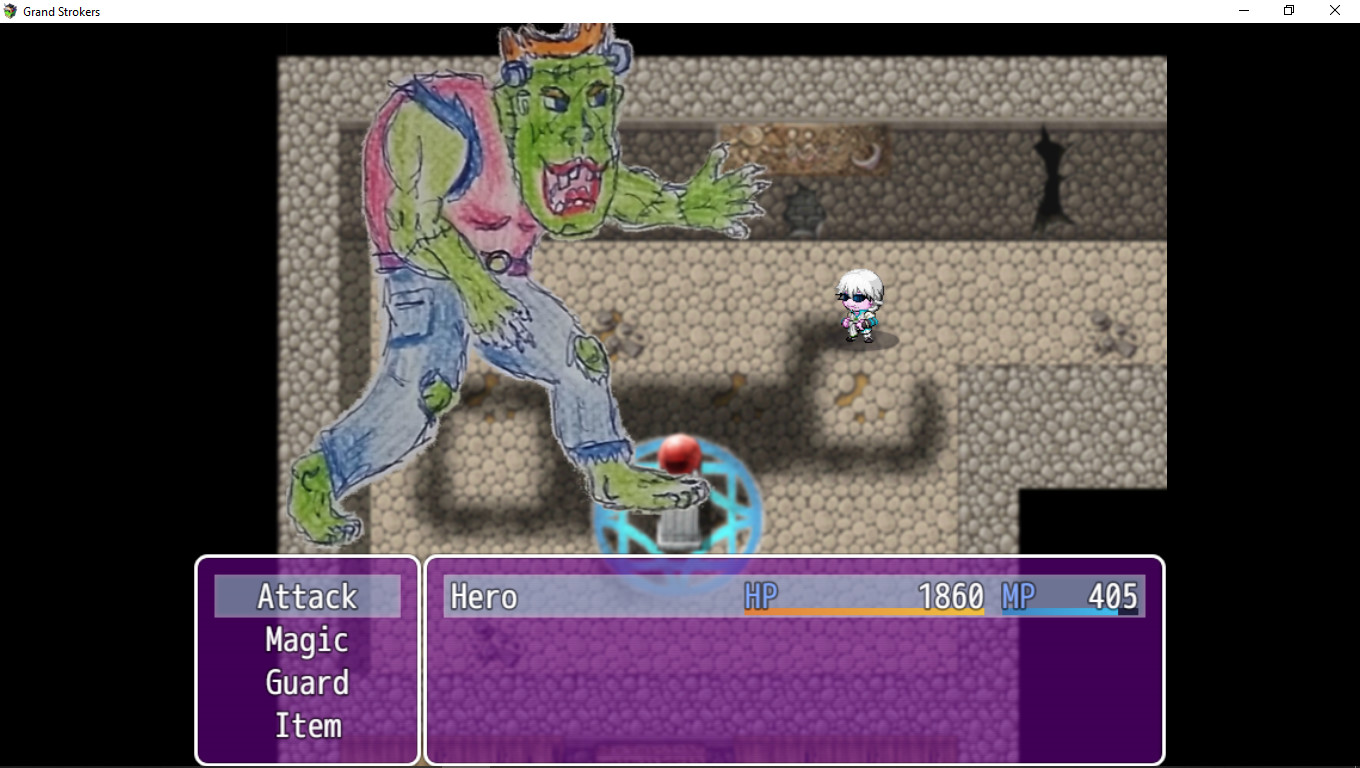Click the highlighted Attack selection bar
Image resolution: width=1360 pixels, height=768 pixels.
(x=307, y=596)
